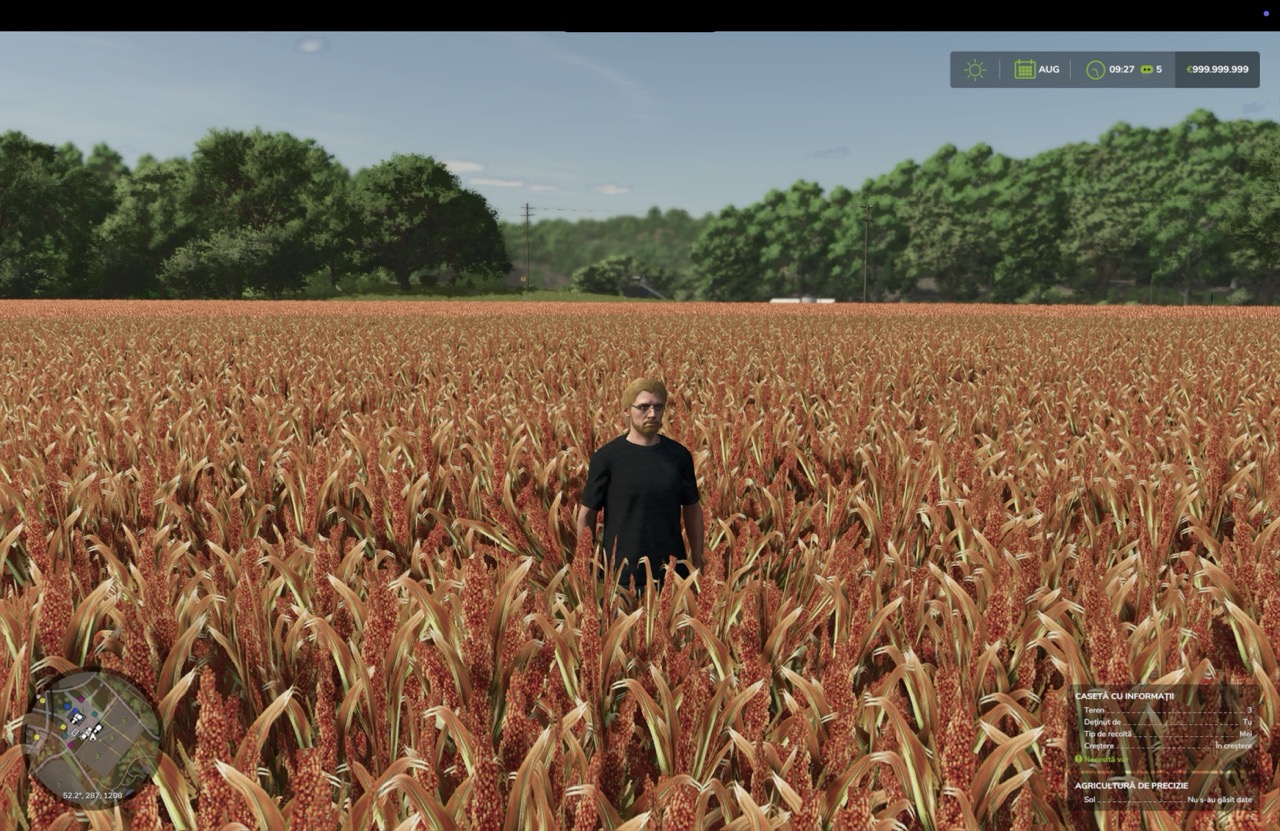This screenshot has height=831, width=1280.
Task: Click the clock icon beside the time
Action: [1096, 70]
